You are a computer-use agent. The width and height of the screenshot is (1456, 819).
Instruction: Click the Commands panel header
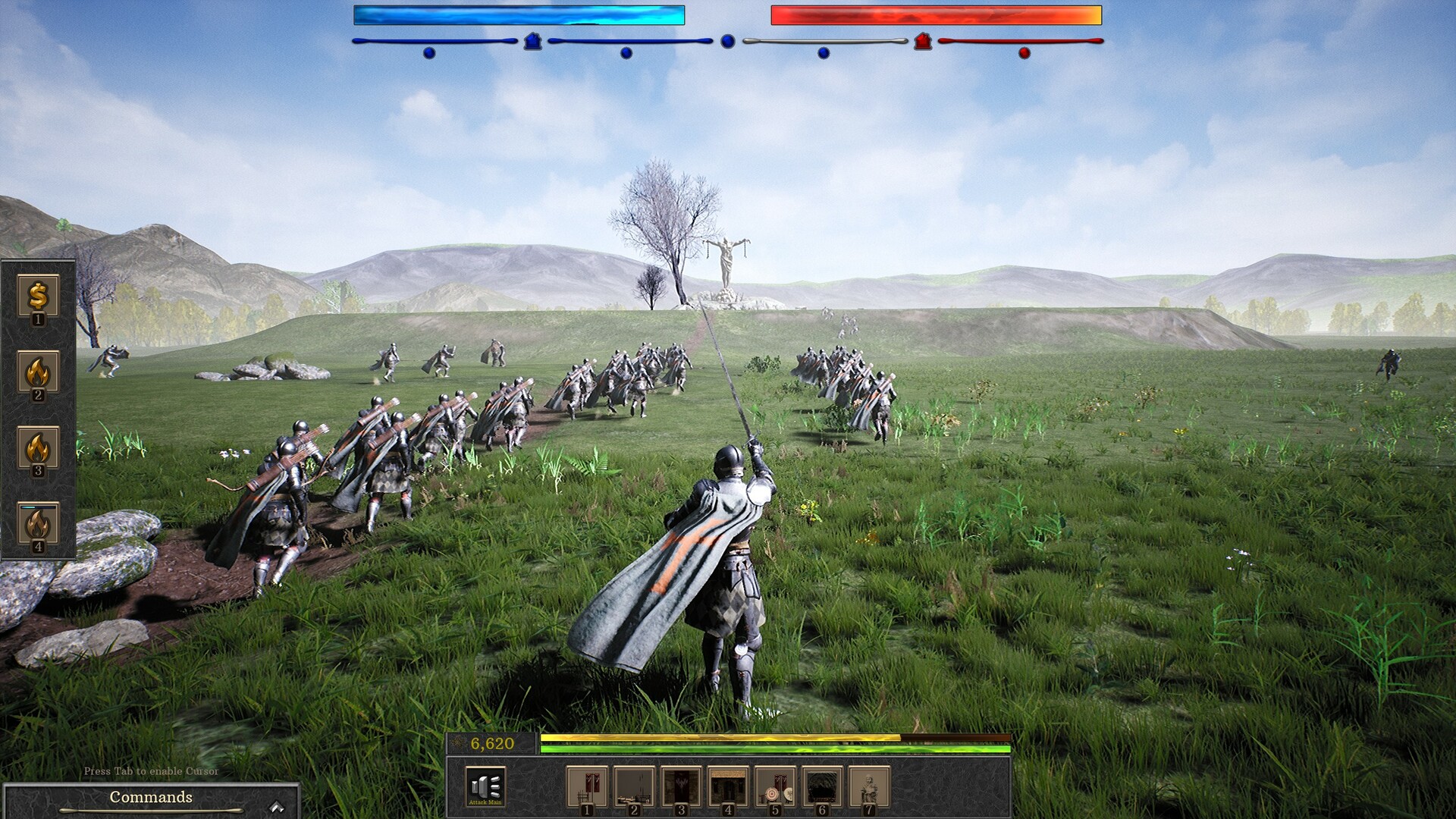[150, 797]
